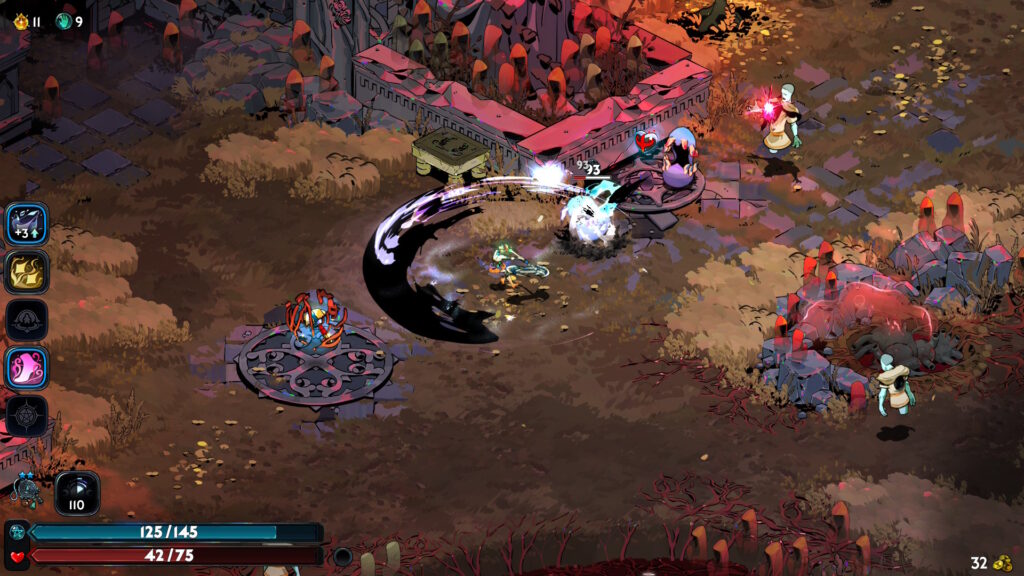Activate the pink sprint boon icon
This screenshot has height=576, width=1024.
[x=26, y=367]
